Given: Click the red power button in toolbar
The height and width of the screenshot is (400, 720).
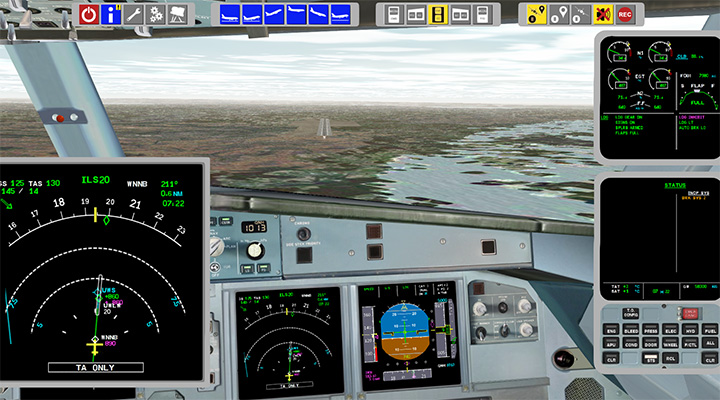Looking at the screenshot, I should (x=89, y=14).
